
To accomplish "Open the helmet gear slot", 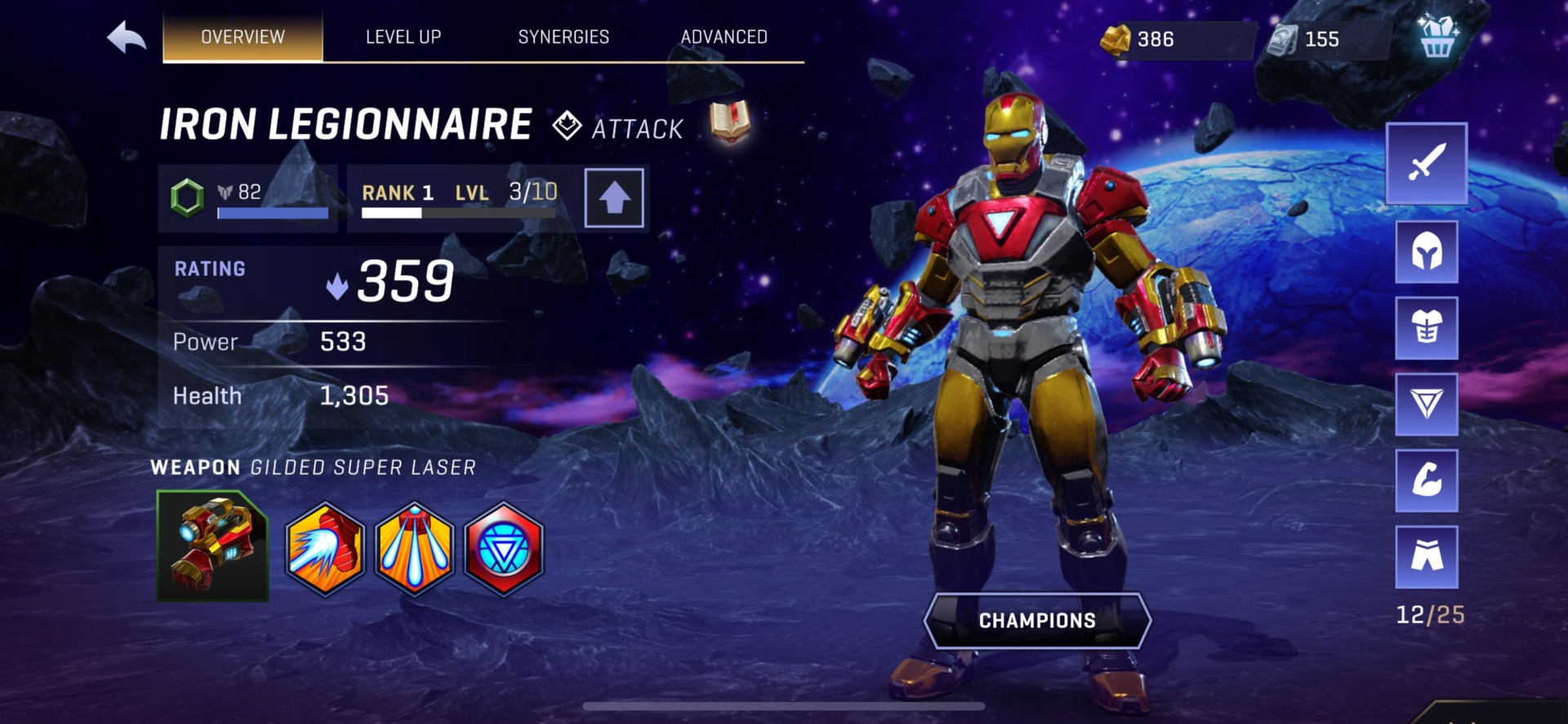I will tap(1426, 253).
